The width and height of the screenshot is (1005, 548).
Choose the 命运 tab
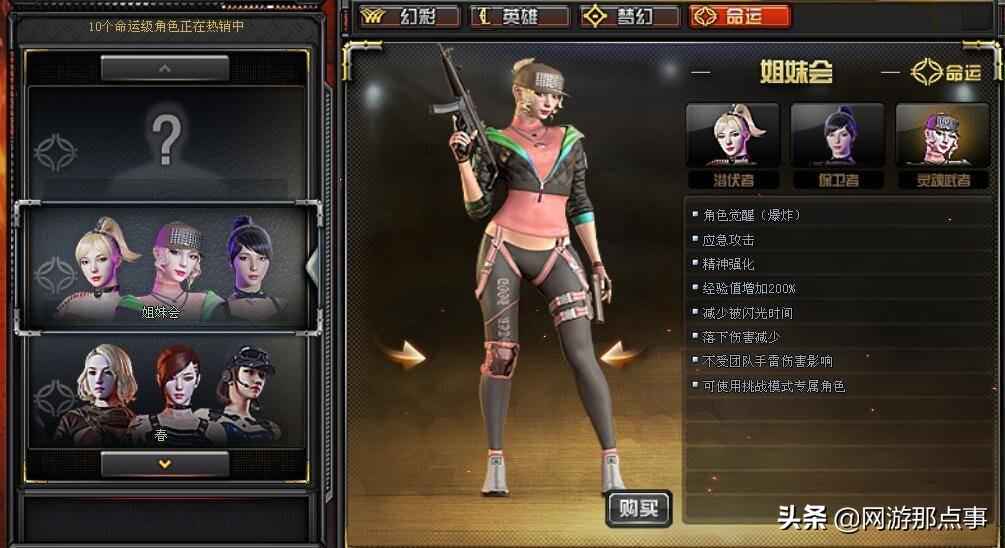(740, 16)
